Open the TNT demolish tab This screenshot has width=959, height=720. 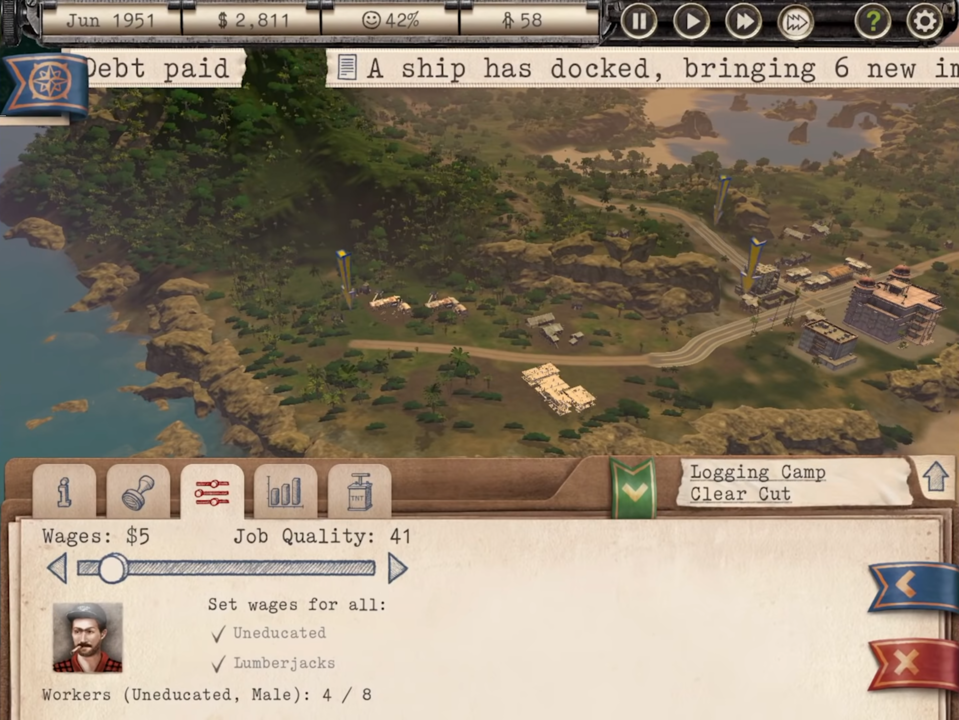tap(359, 491)
